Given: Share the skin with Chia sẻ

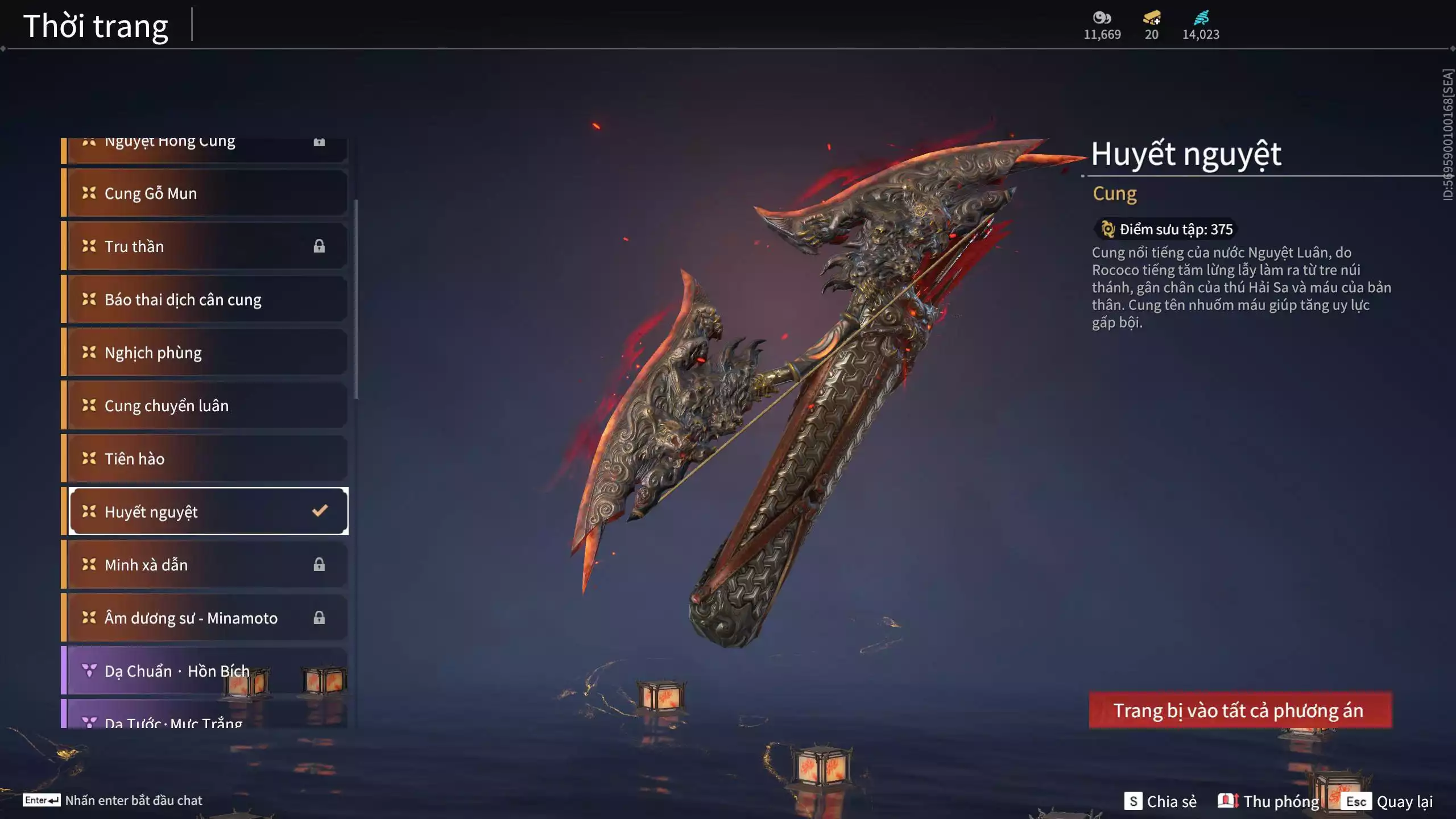Looking at the screenshot, I should coord(1160,801).
